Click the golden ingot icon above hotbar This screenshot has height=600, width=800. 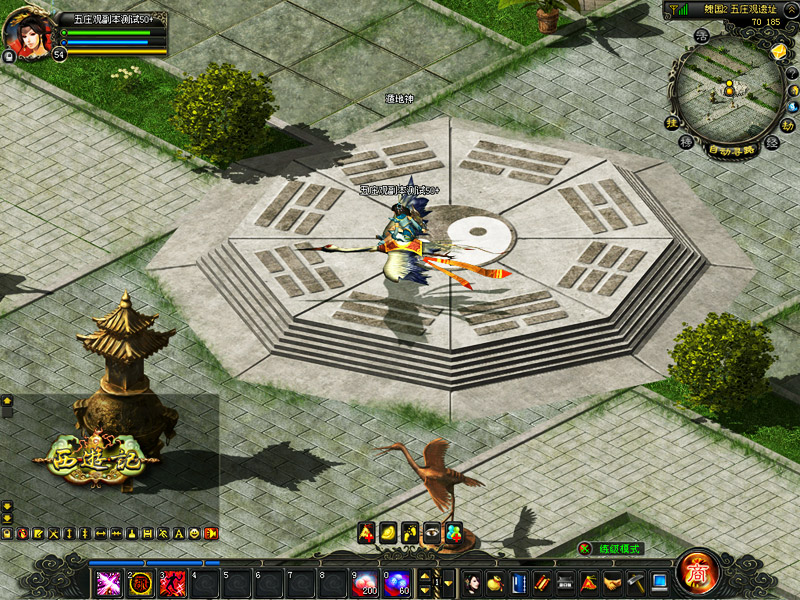[388, 532]
